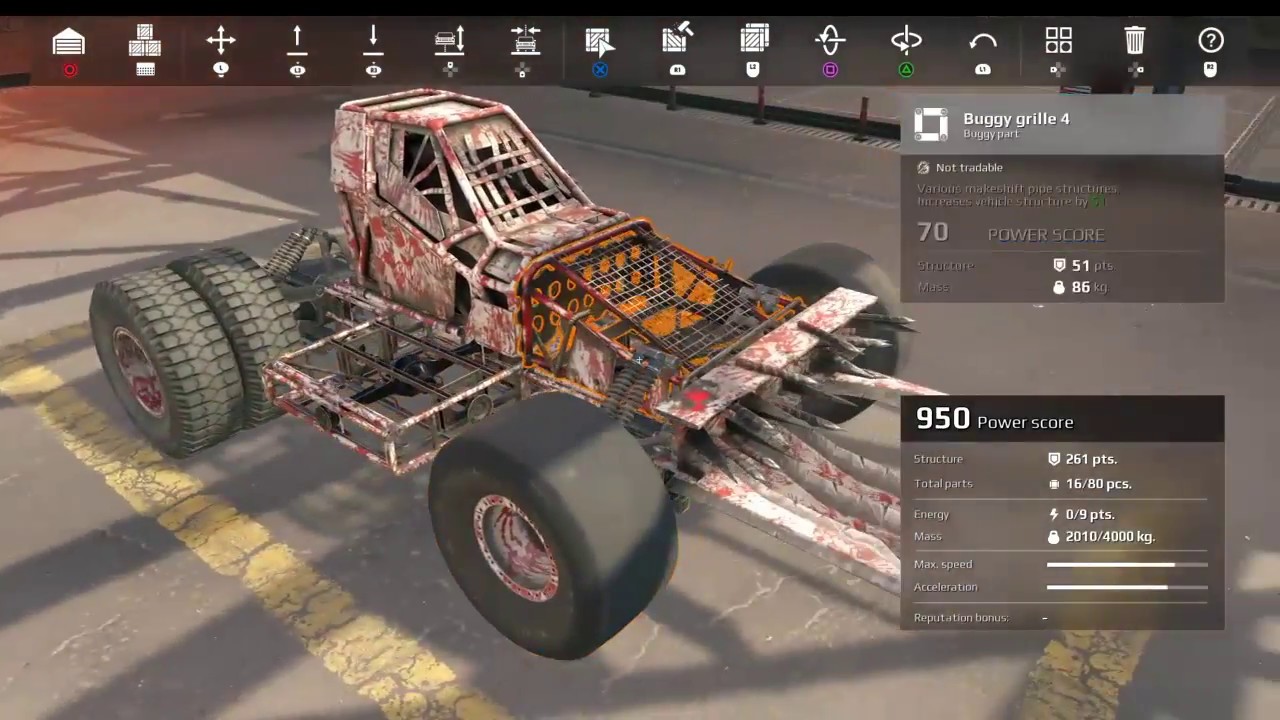
Task: Click the undo action icon
Action: click(983, 40)
